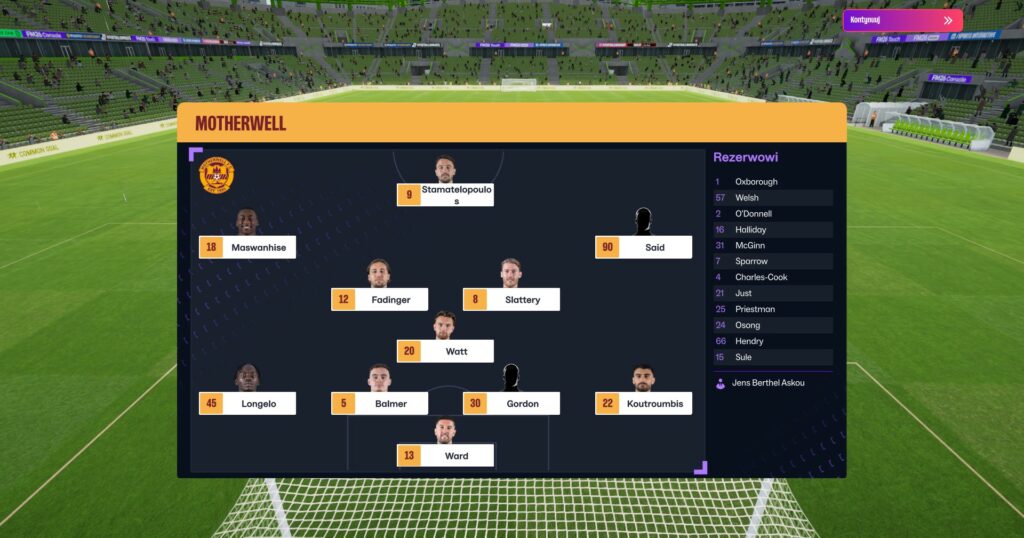Choose Watt, number 20
Viewport: 1024px width, 538px height.
445,351
